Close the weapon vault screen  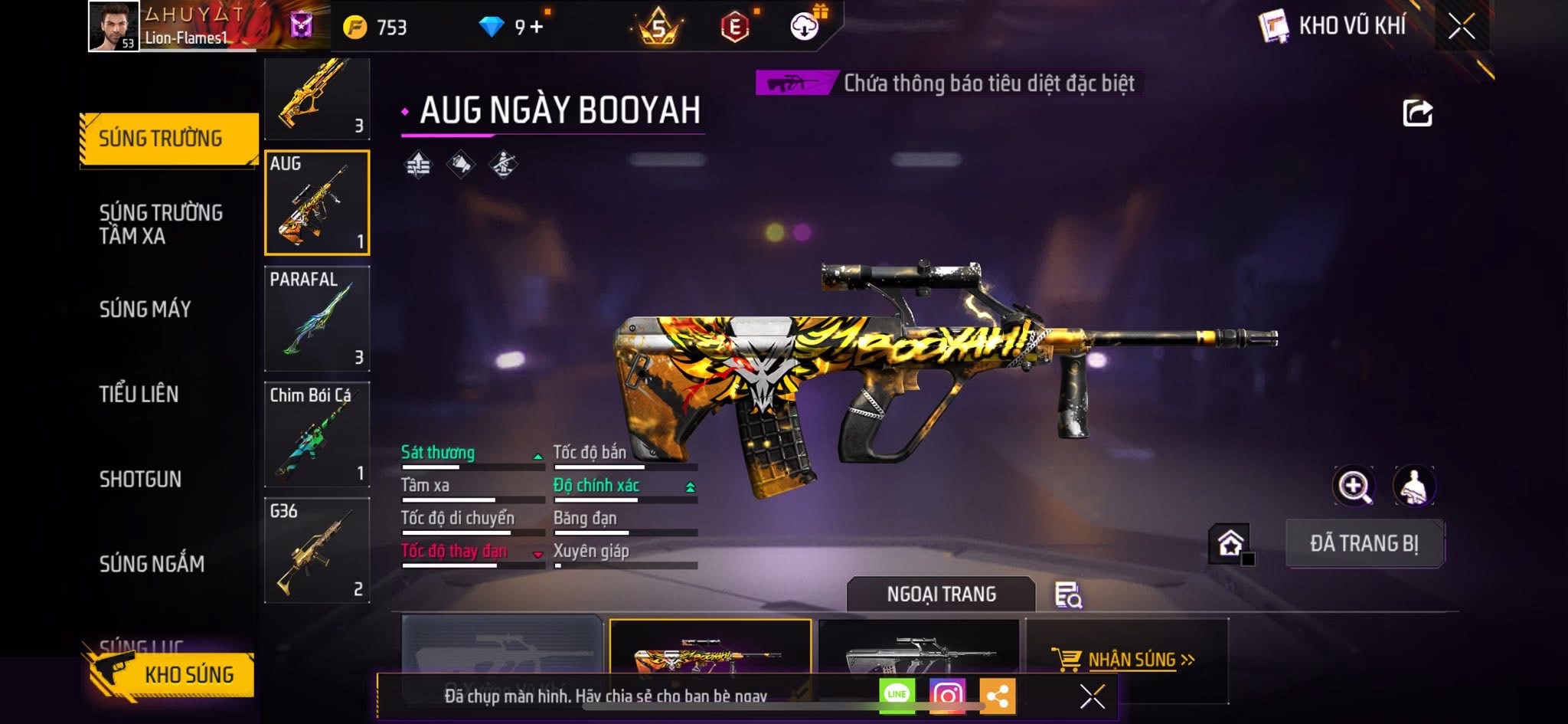click(x=1461, y=27)
